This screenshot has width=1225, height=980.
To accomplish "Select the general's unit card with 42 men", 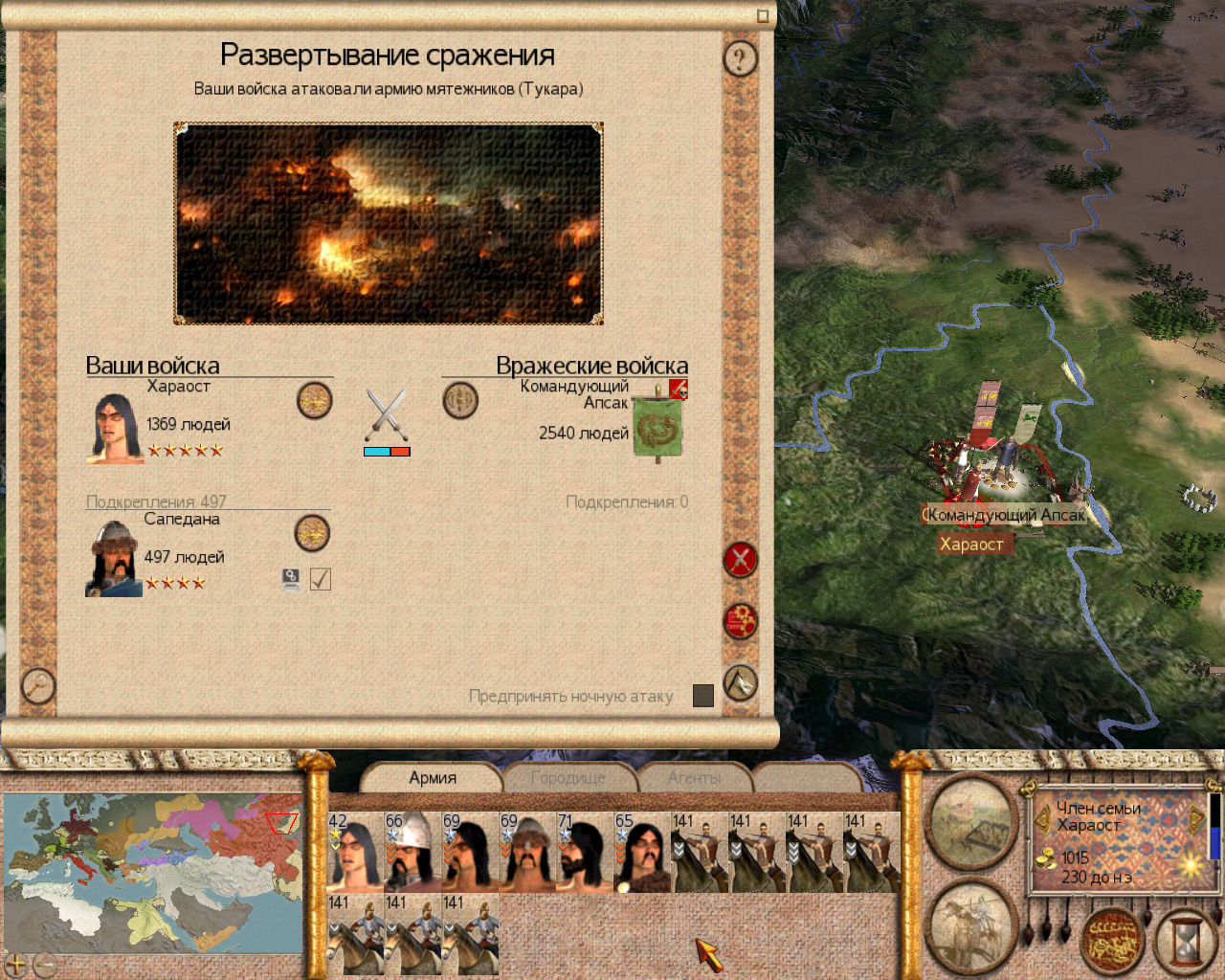I will tap(356, 852).
